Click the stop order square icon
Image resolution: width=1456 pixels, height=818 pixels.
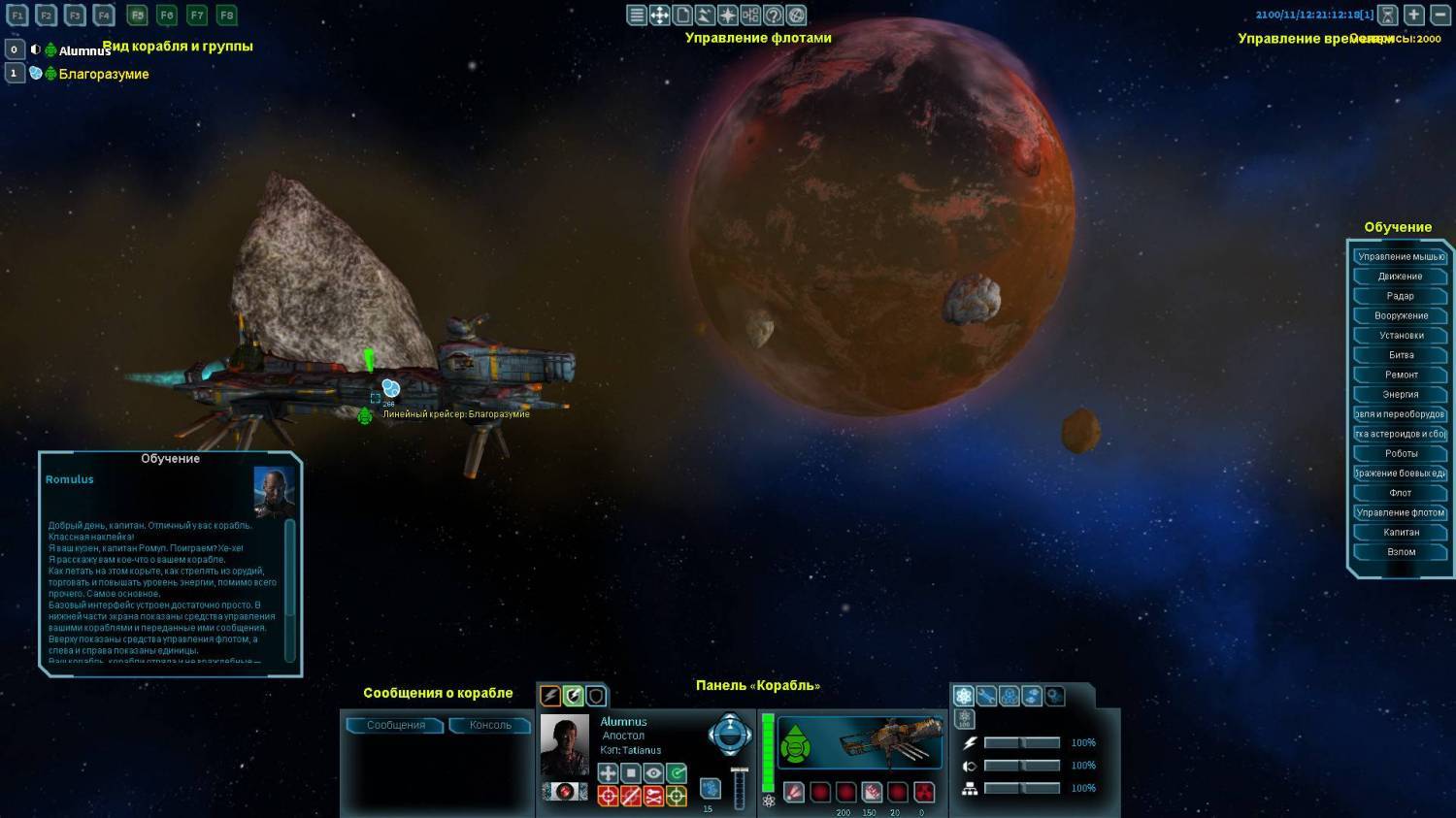[x=631, y=773]
